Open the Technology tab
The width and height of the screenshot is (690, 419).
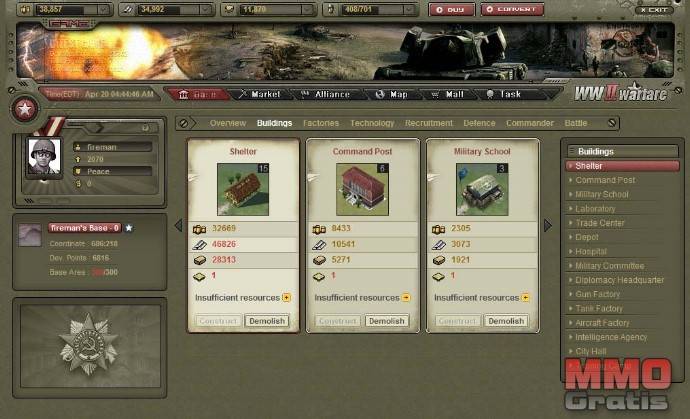pyautogui.click(x=372, y=123)
